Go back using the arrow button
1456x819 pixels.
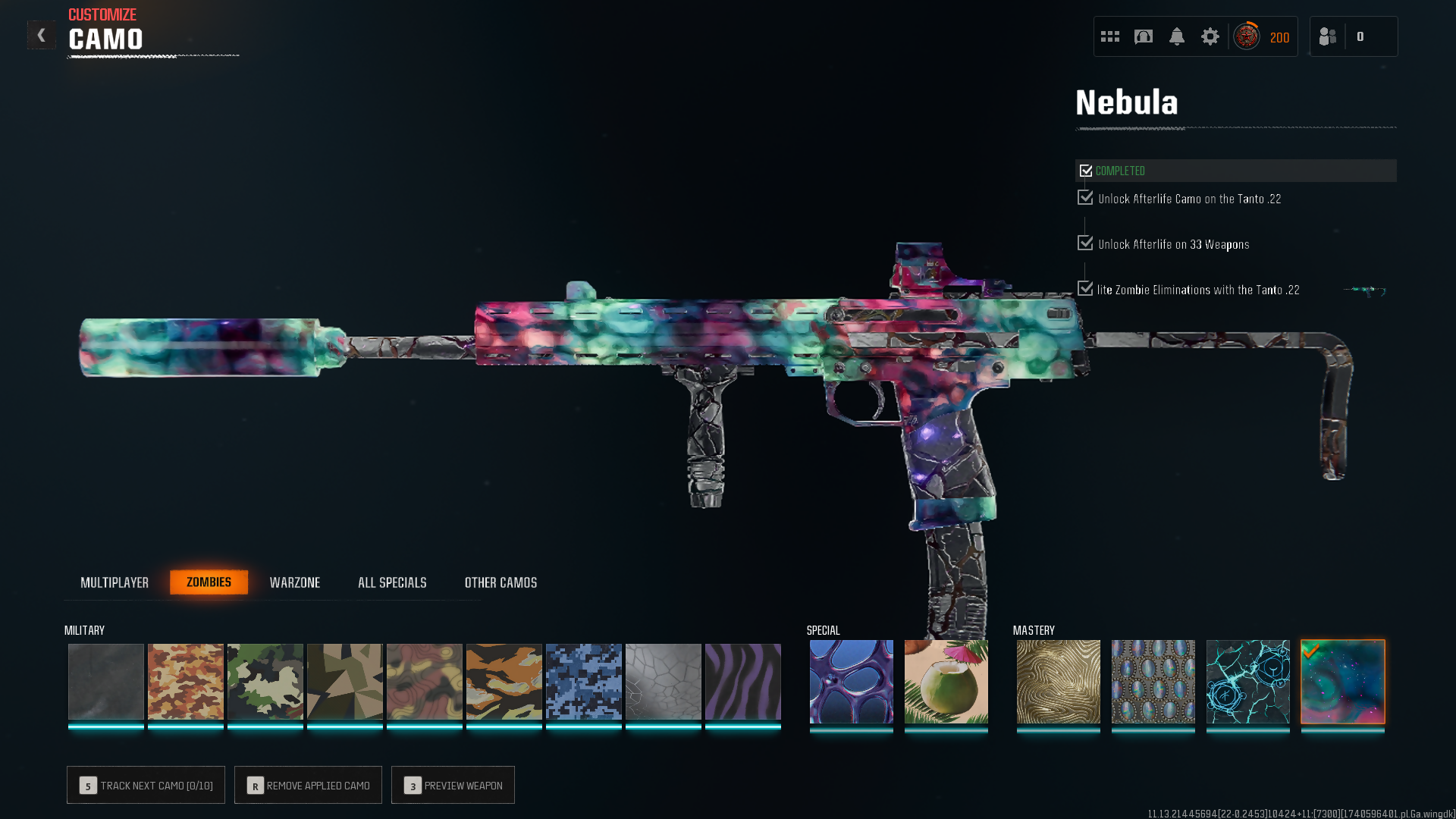point(41,35)
